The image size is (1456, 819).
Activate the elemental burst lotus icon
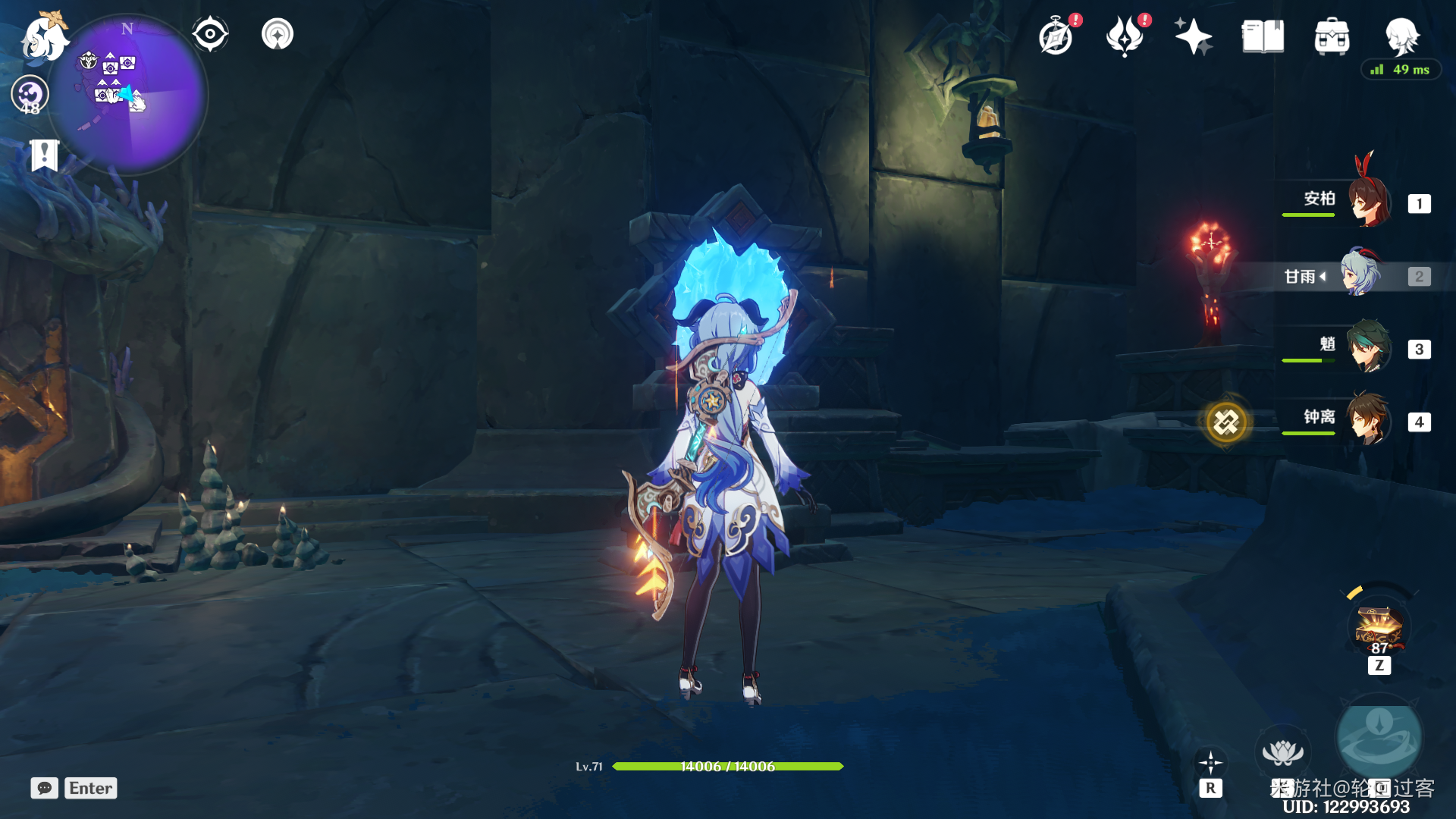tap(1282, 752)
